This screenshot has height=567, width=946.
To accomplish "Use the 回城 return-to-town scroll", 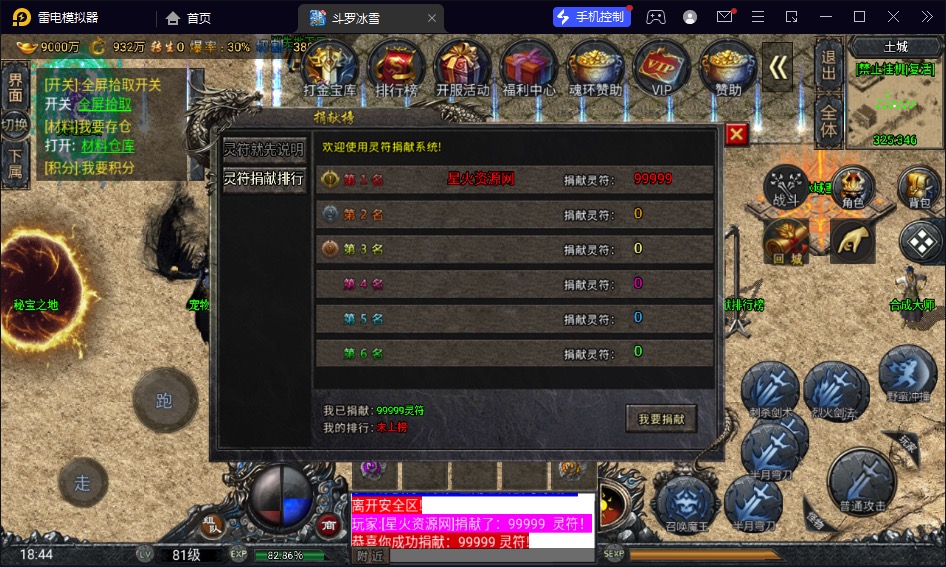I will (x=784, y=242).
